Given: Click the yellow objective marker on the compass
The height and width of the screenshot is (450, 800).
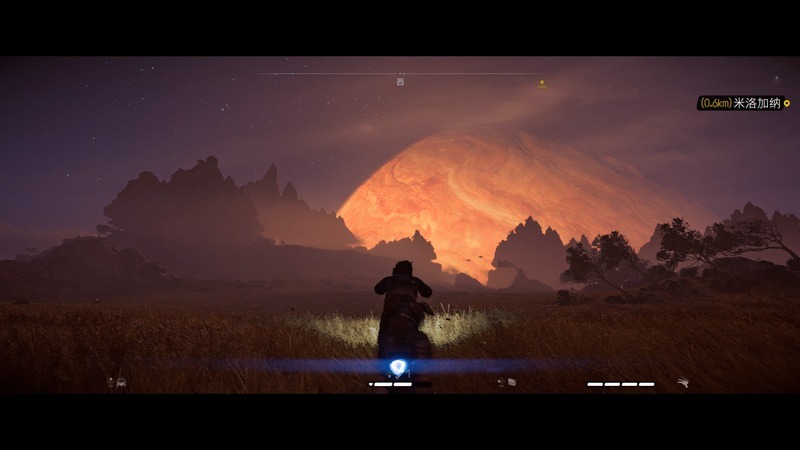Looking at the screenshot, I should click(x=542, y=84).
